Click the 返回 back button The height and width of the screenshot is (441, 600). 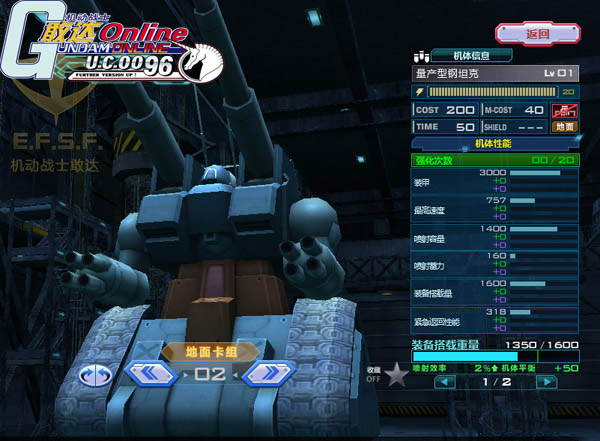pos(538,34)
